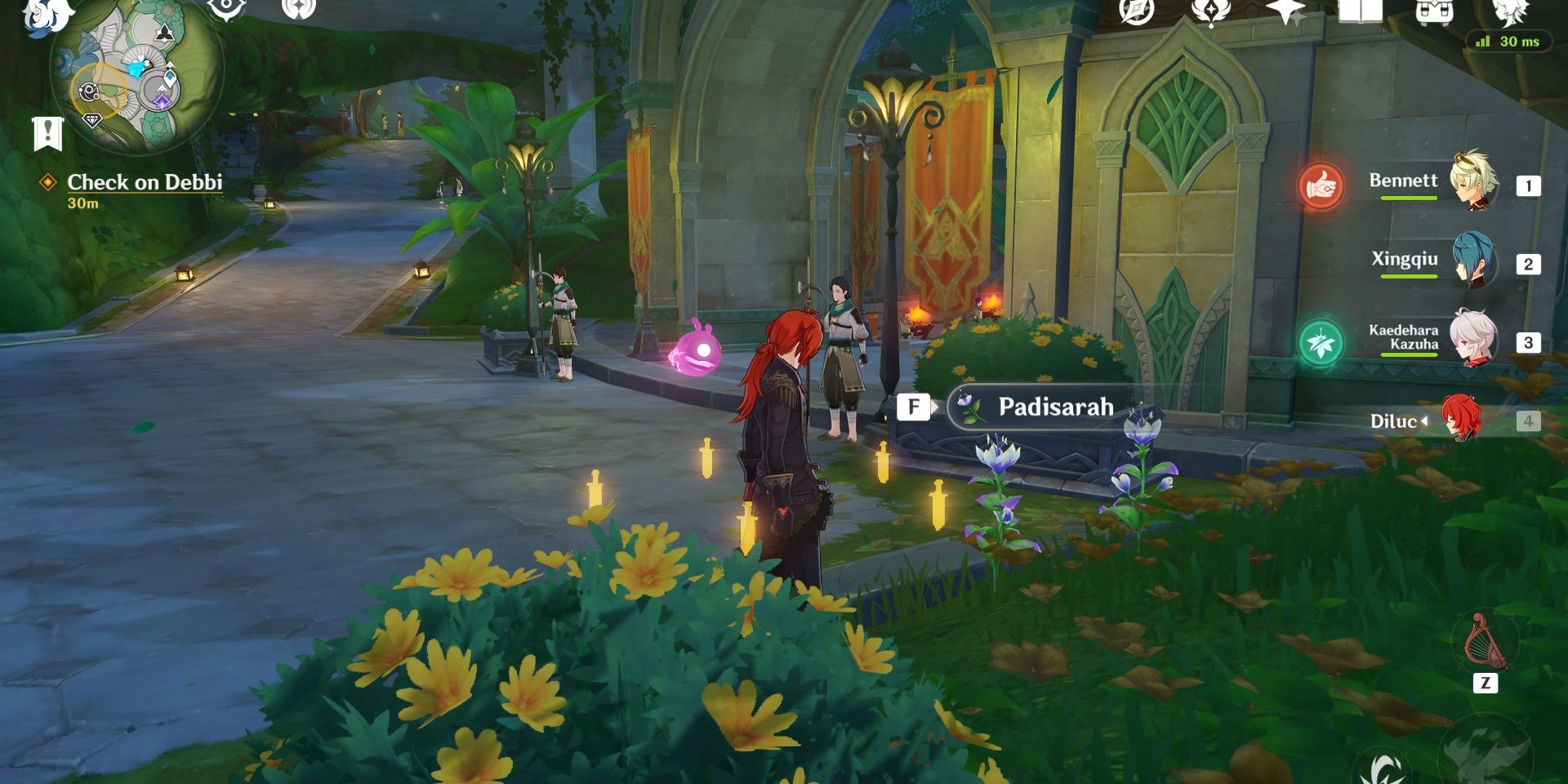The width and height of the screenshot is (1568, 784).
Task: Open the Paimon menu
Action: tap(47, 15)
